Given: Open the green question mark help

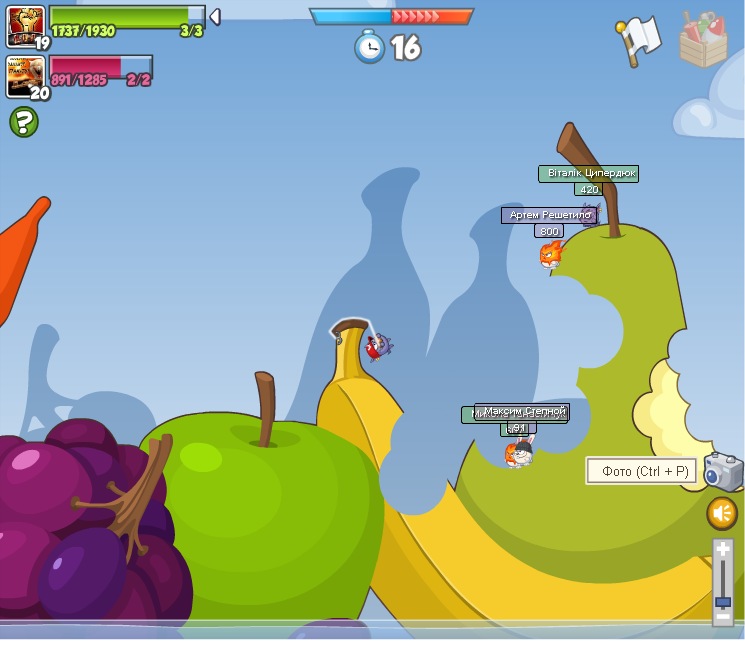Looking at the screenshot, I should click(24, 122).
